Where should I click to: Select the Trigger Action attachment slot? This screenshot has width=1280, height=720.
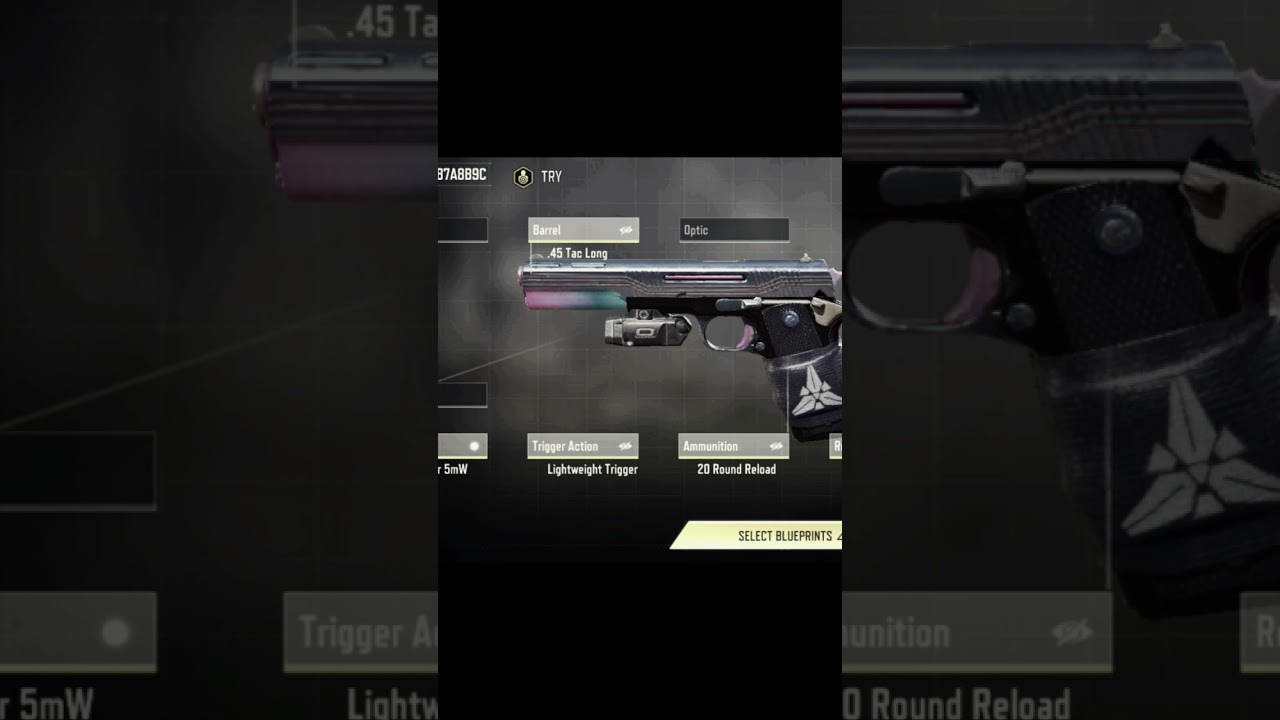(583, 446)
